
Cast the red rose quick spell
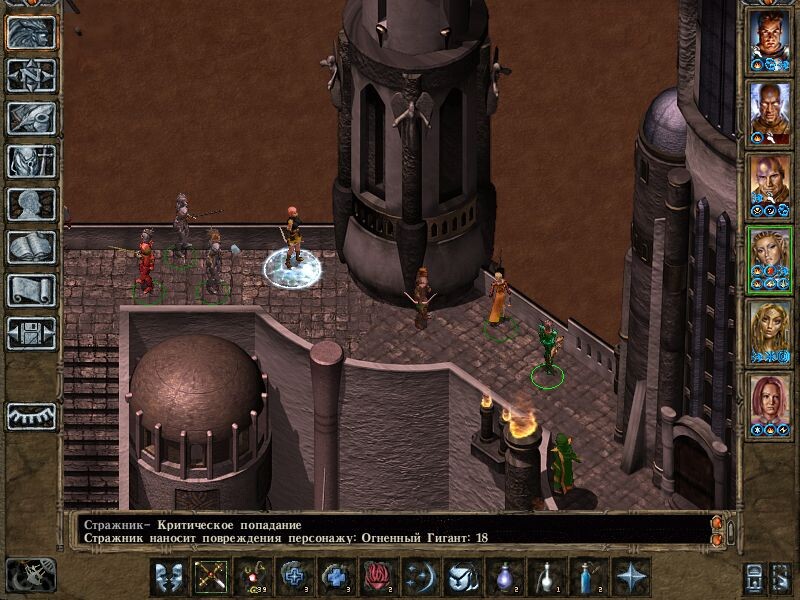pyautogui.click(x=379, y=577)
